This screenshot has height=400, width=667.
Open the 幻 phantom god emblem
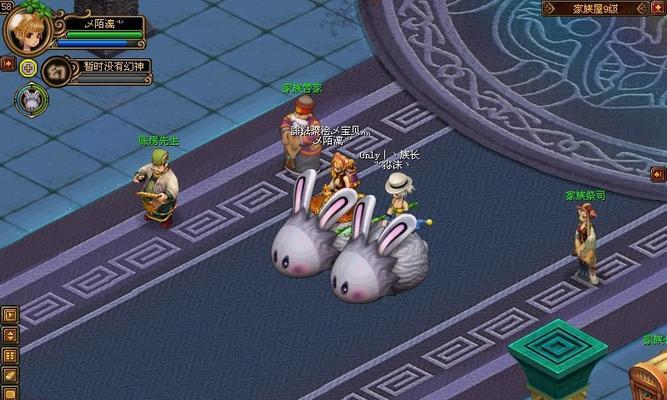(x=56, y=72)
